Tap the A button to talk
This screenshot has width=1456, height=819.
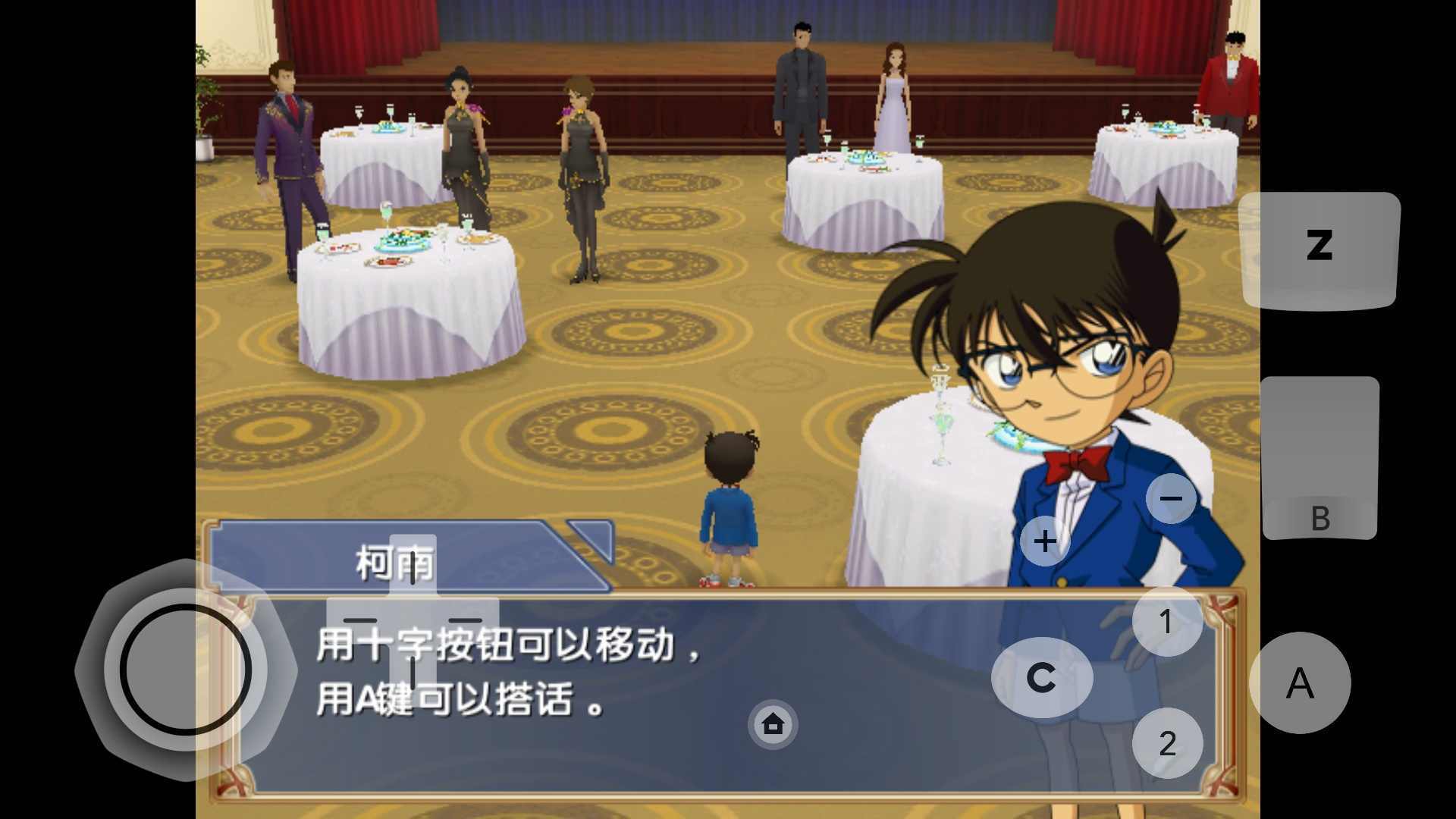pos(1301,682)
